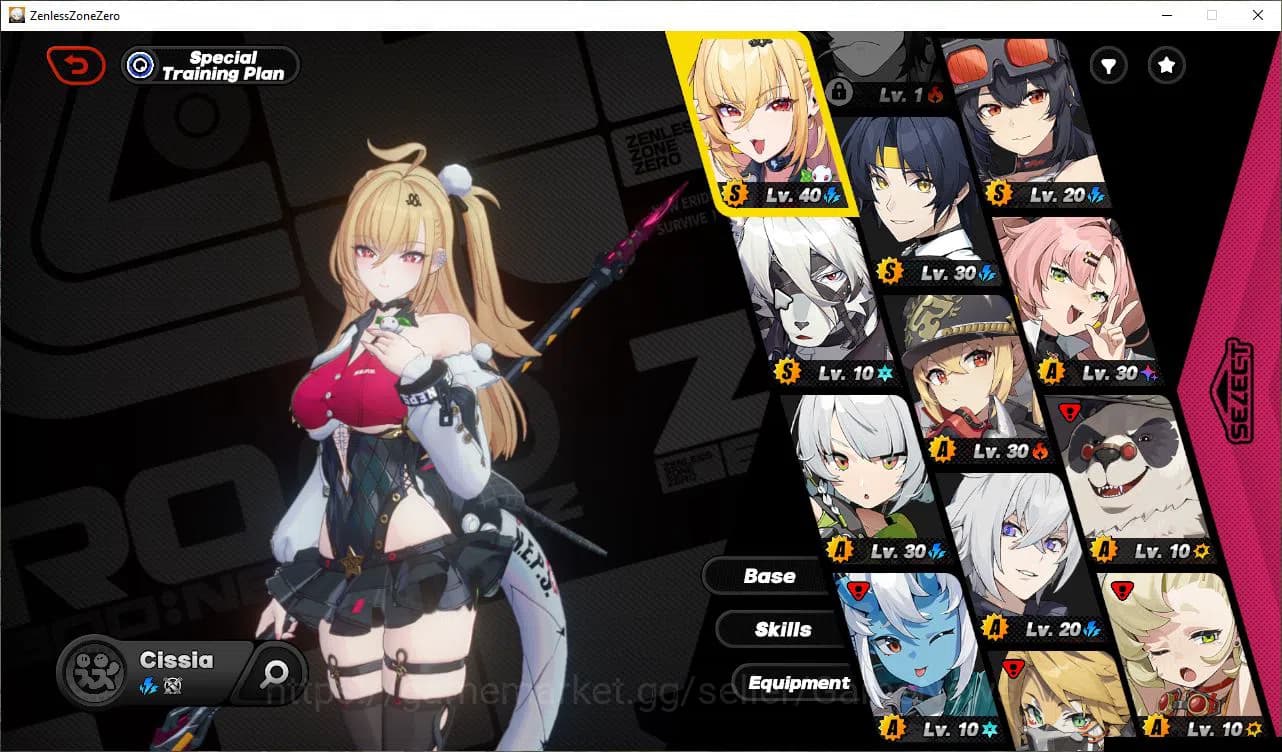
Task: Toggle the favorites star filter
Action: point(1166,65)
